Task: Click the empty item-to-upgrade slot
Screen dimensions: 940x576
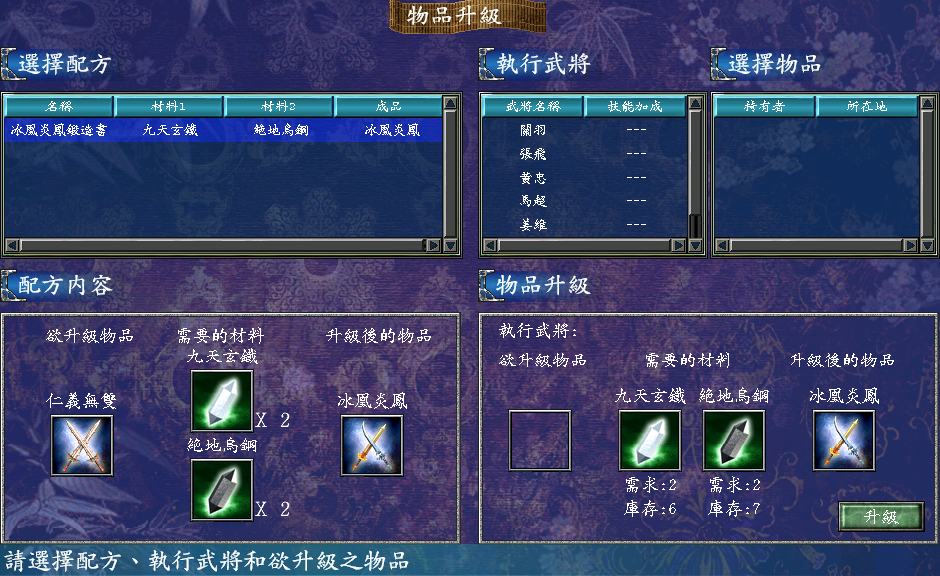Action: tap(540, 440)
